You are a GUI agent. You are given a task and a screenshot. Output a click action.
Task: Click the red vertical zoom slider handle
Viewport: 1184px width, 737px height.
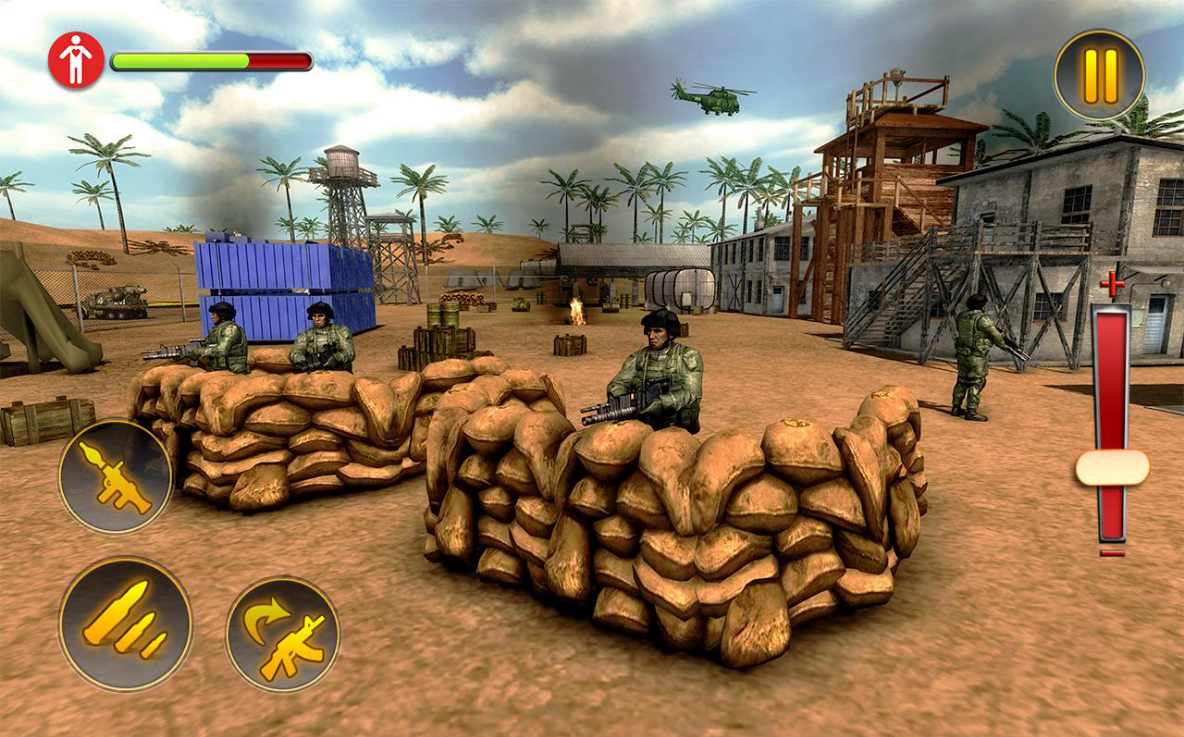click(x=1112, y=468)
